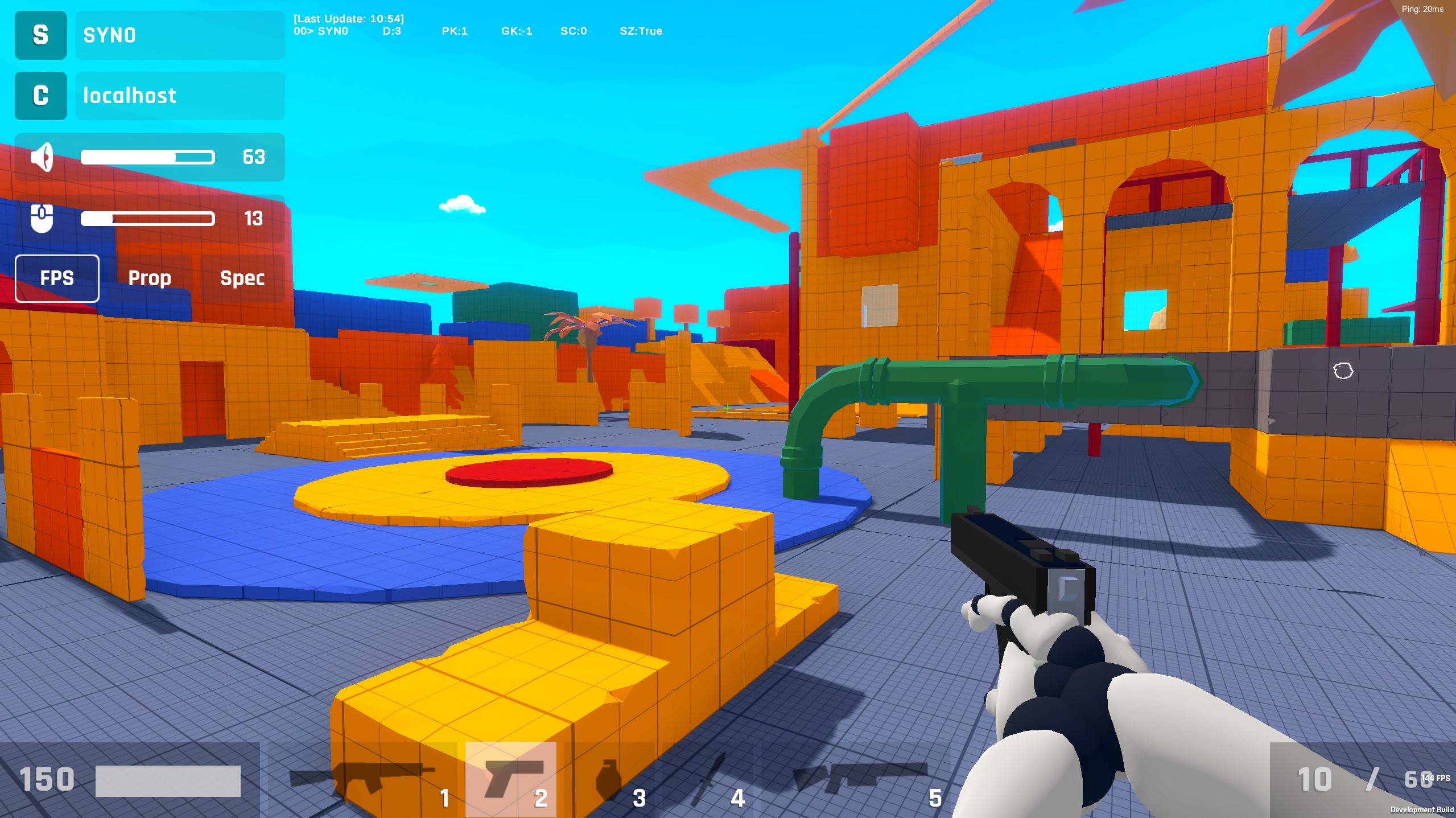Select the rifle in weapon slot 1
Image resolution: width=1456 pixels, height=818 pixels.
click(364, 780)
